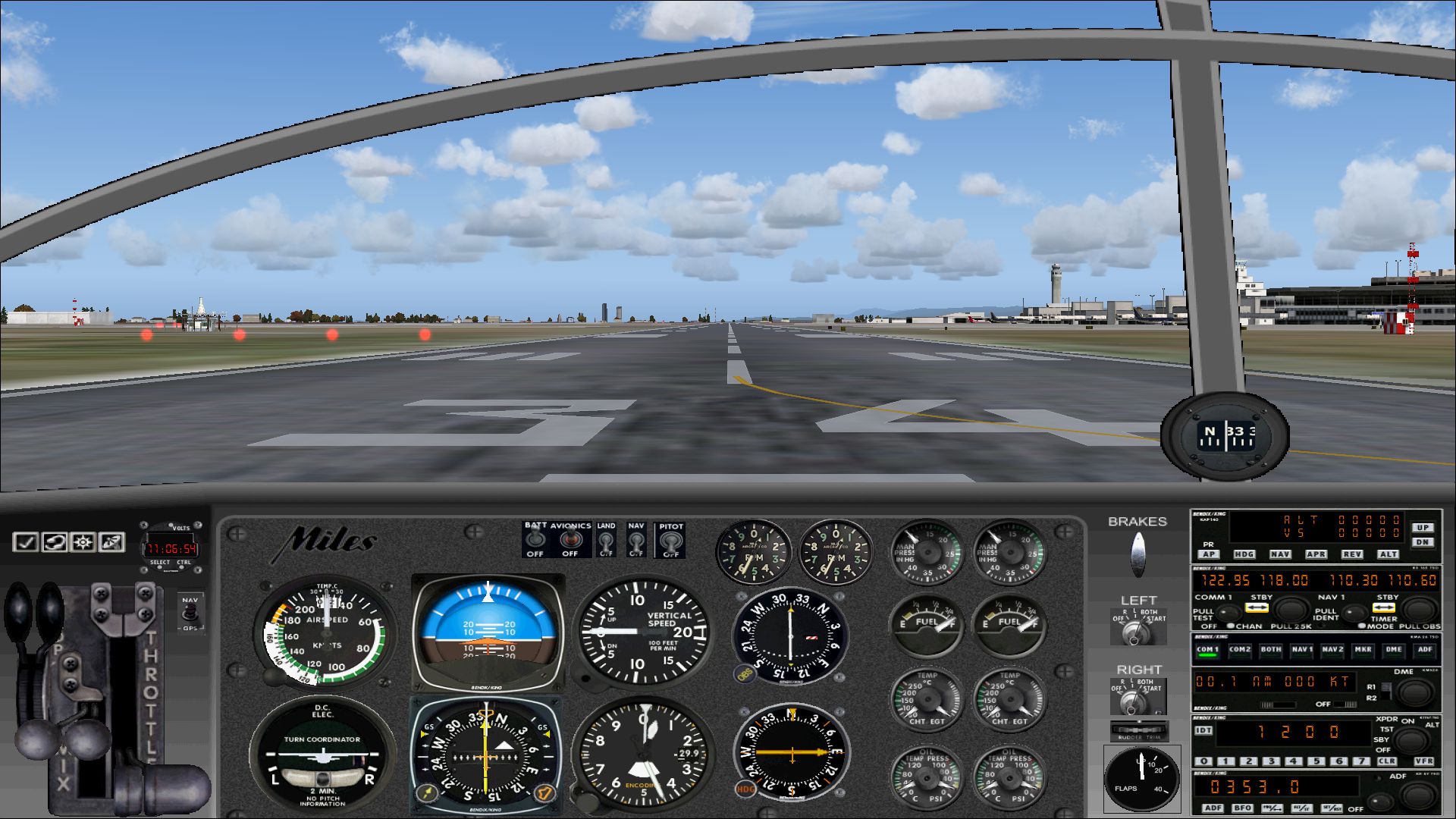Click the compass rose panel icon
Image resolution: width=1456 pixels, height=819 pixels.
tap(83, 542)
